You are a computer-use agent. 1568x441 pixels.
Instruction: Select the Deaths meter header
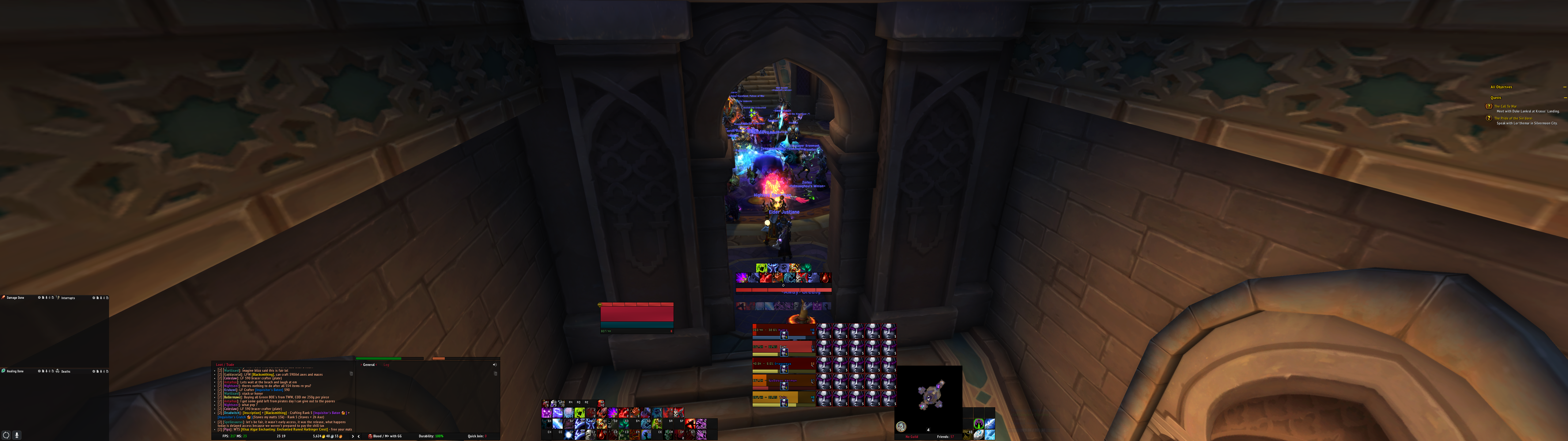click(65, 371)
